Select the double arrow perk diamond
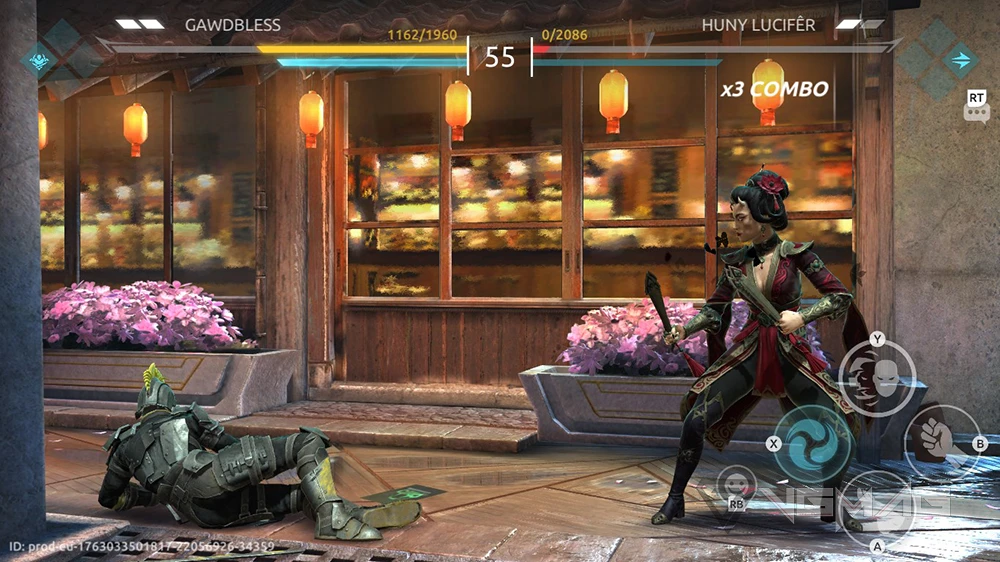Viewport: 1000px width, 562px height. 961,60
